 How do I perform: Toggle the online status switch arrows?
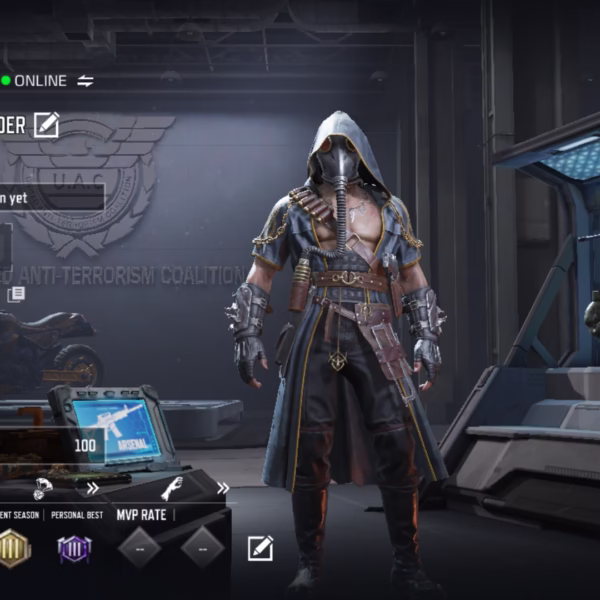85,81
